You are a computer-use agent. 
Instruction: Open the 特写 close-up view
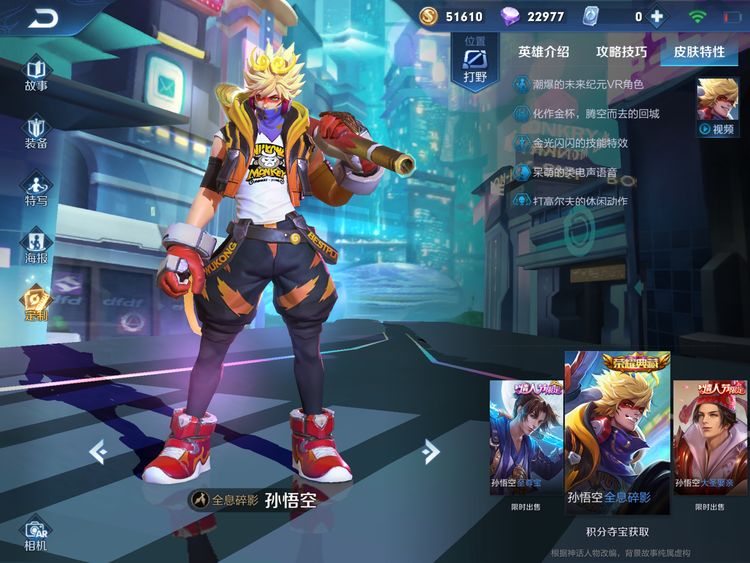36,190
